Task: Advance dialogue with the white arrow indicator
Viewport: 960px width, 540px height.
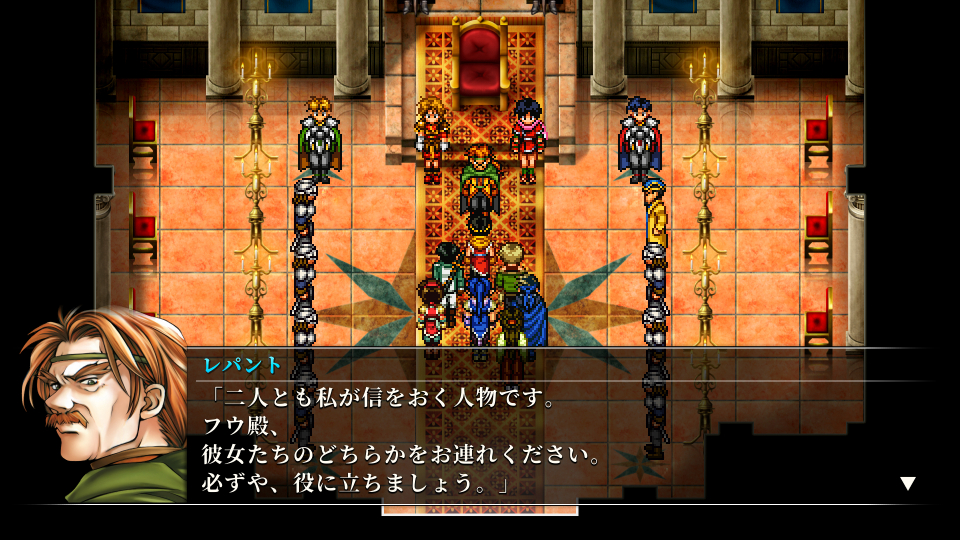Action: [x=907, y=484]
